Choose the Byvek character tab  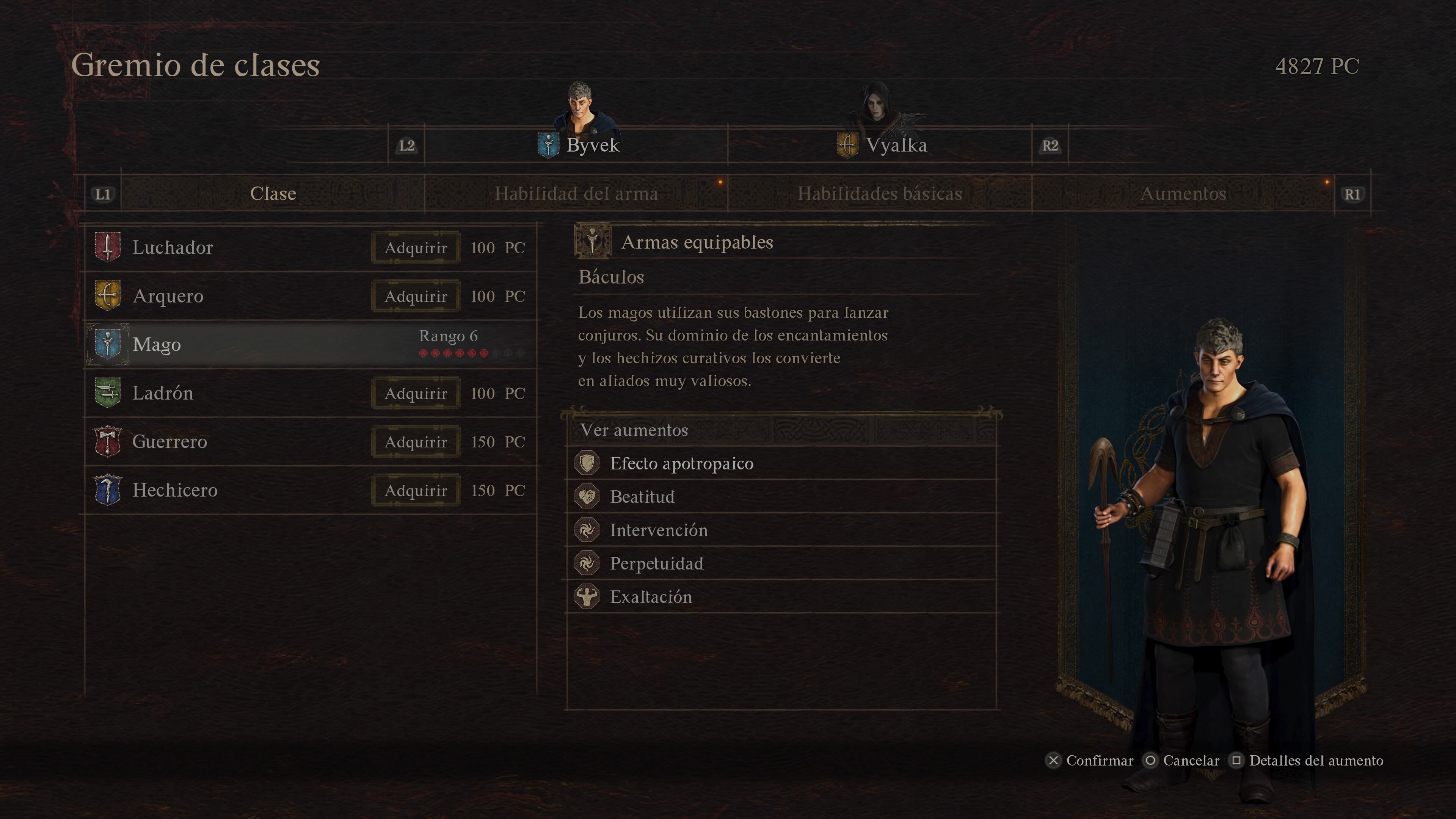pyautogui.click(x=579, y=145)
